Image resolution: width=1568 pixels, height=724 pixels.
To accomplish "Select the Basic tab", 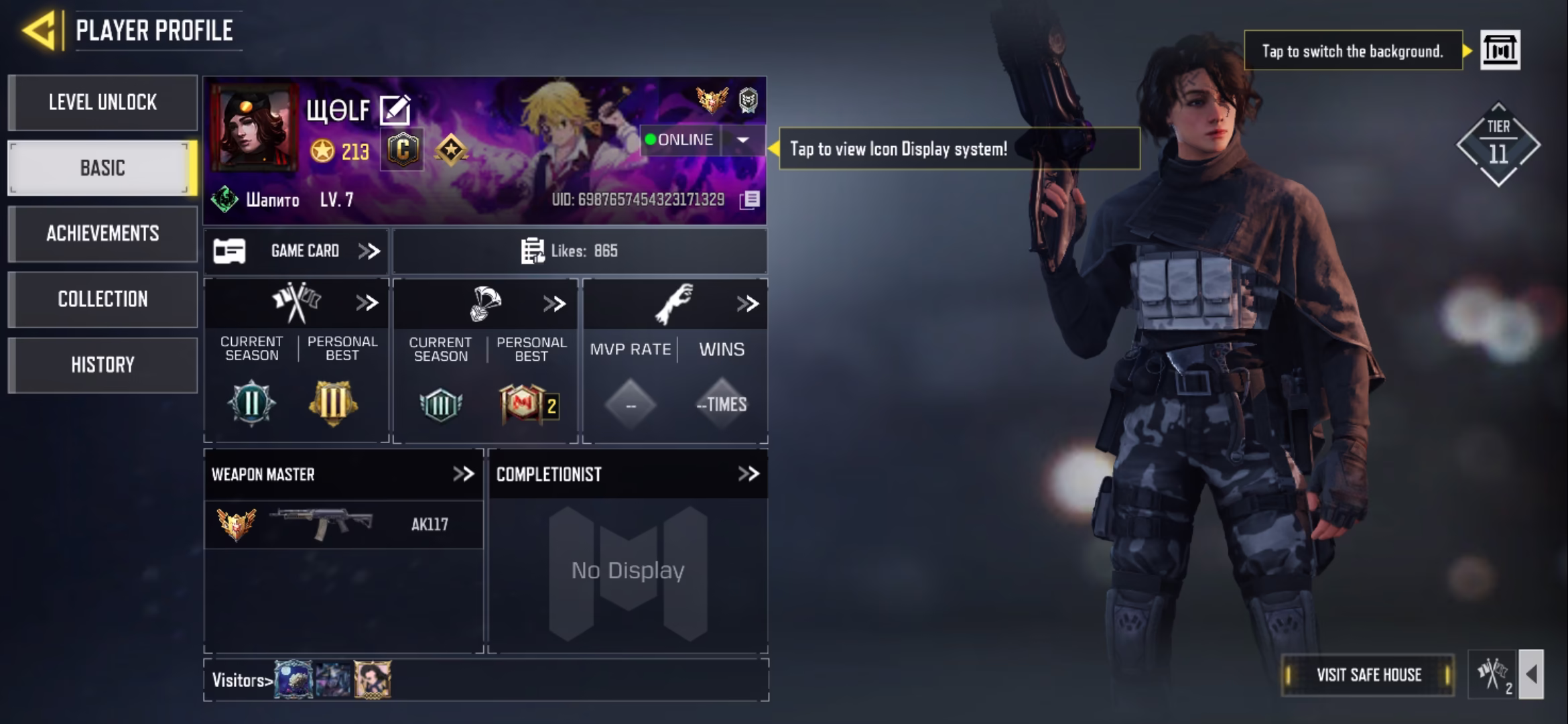I will (103, 168).
